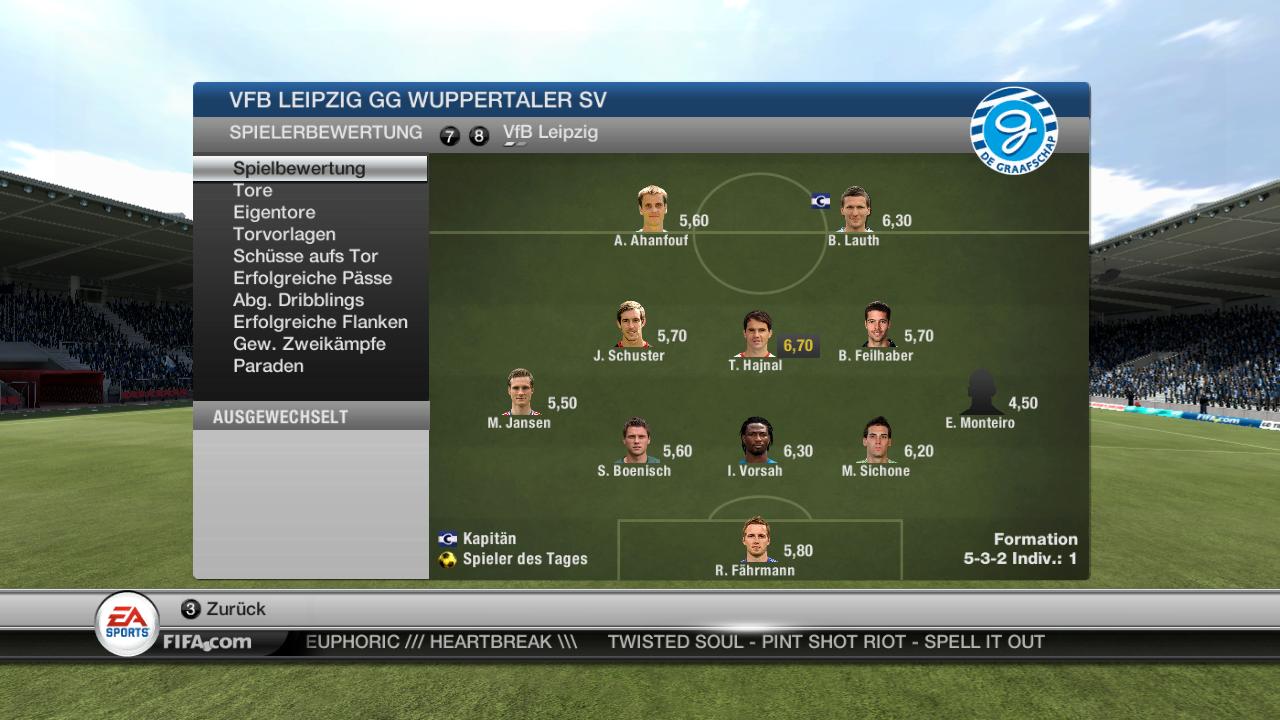Show the Paraden statistics

(268, 366)
